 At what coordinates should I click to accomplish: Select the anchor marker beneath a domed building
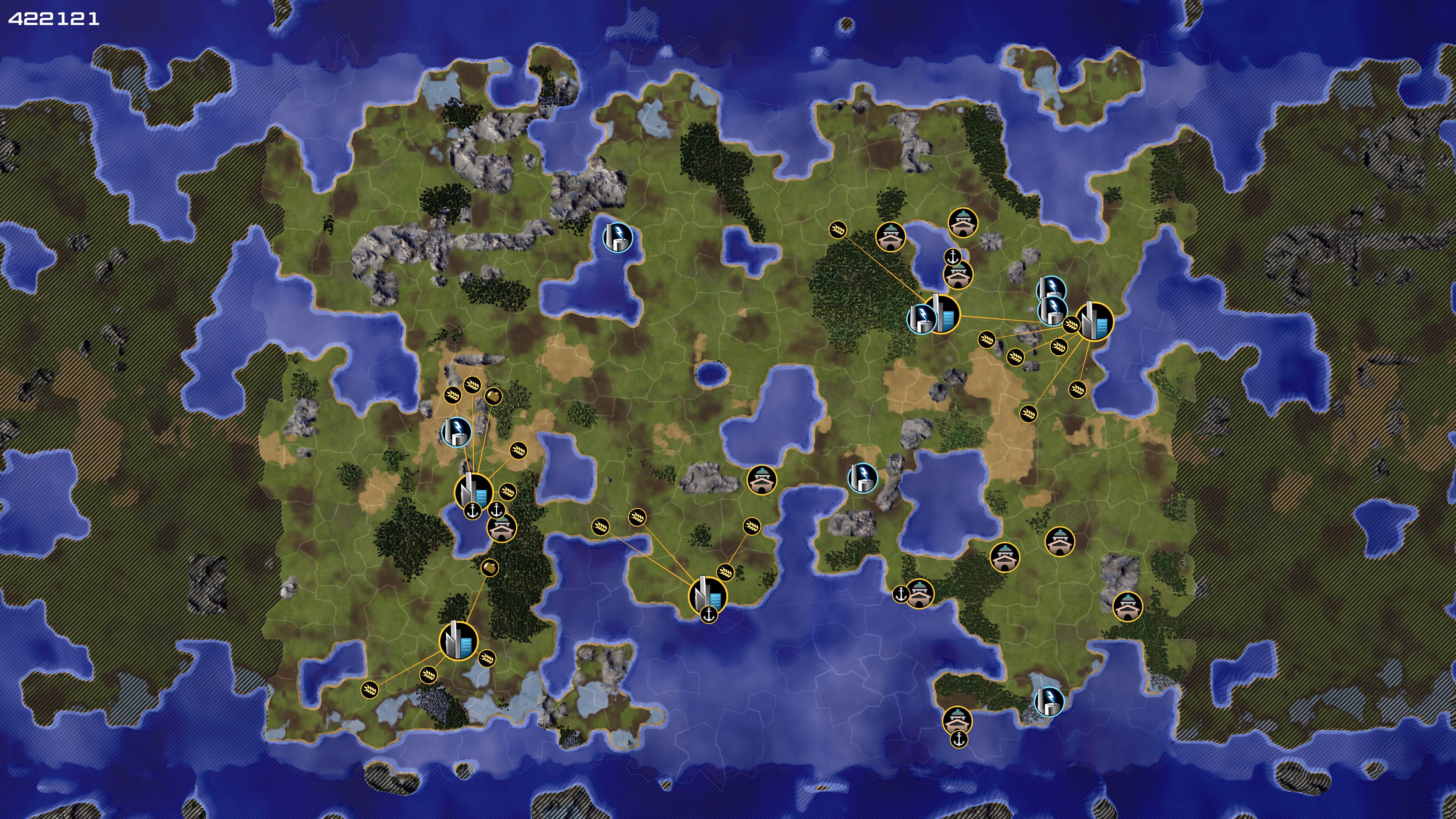click(x=959, y=739)
